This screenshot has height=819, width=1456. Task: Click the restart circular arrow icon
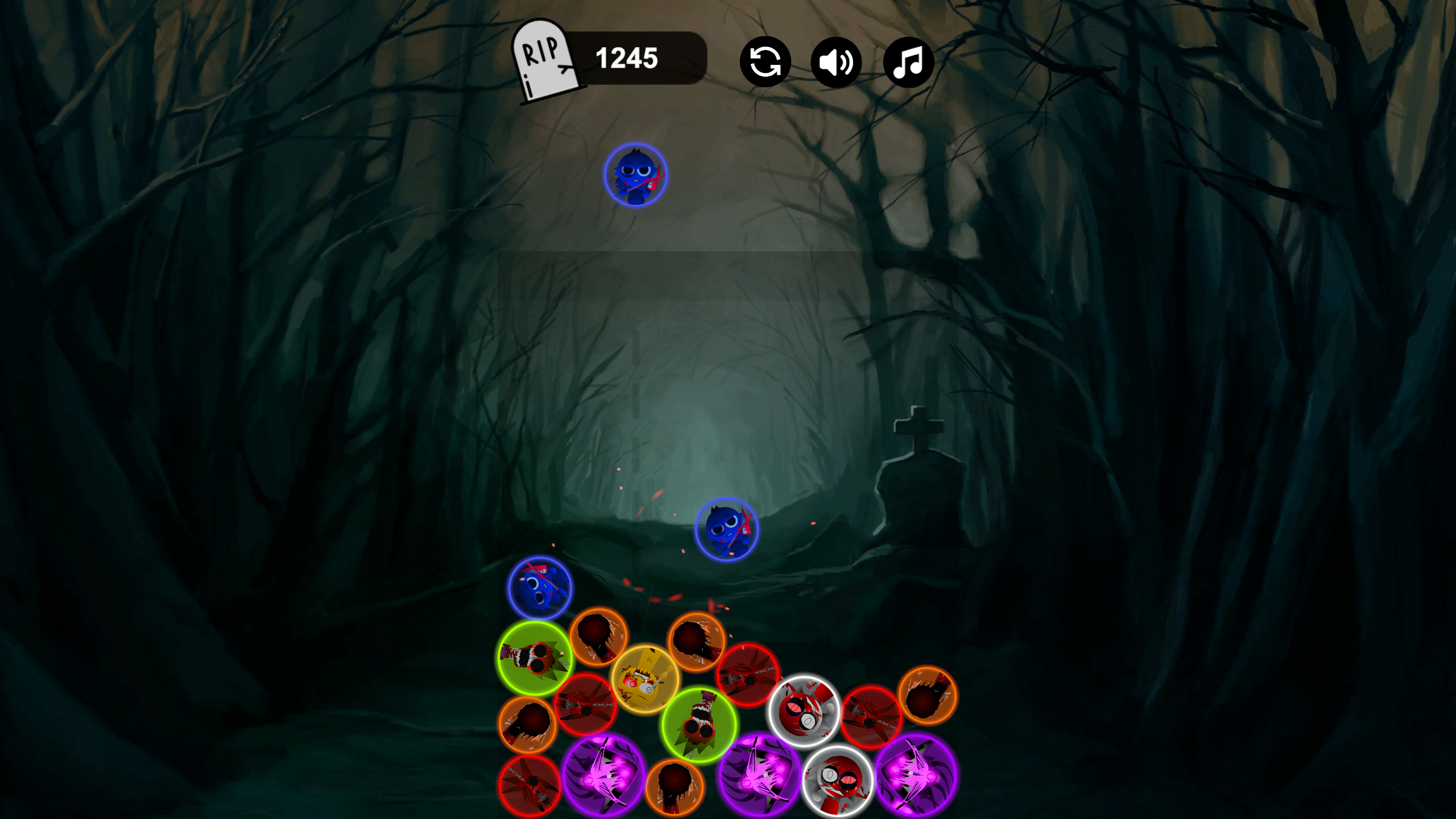(x=765, y=61)
